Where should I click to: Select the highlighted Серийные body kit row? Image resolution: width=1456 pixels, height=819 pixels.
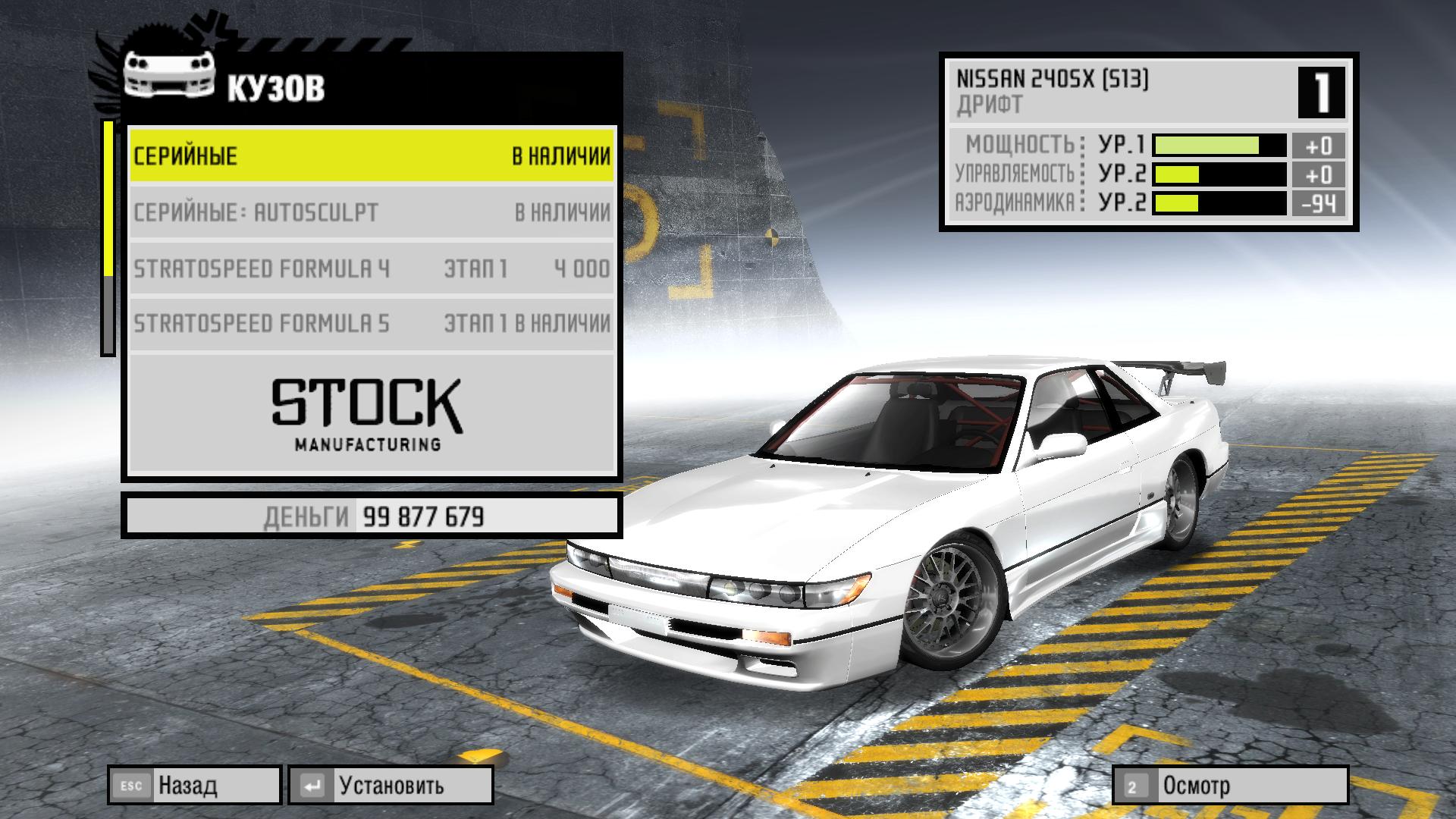371,155
